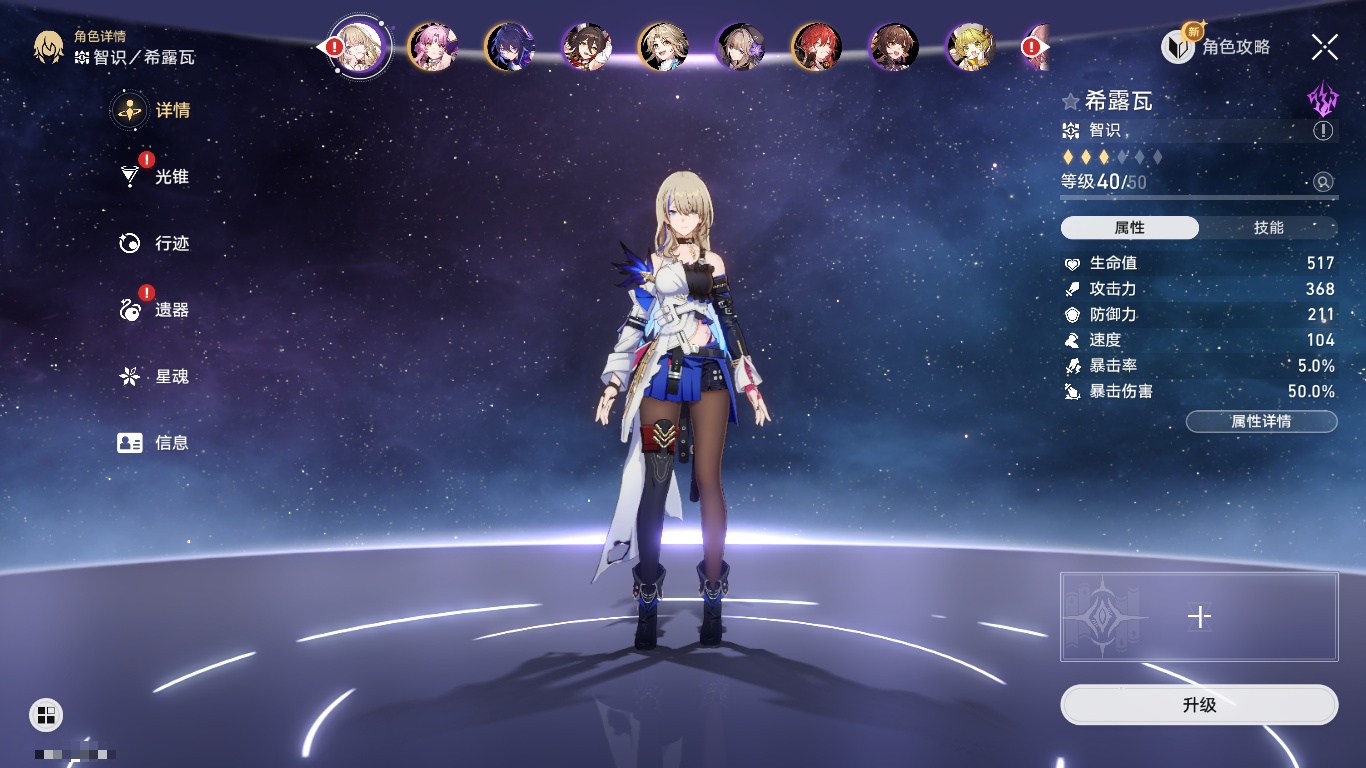Open the 光锥 light cone menu
Image resolution: width=1366 pixels, height=768 pixels.
pos(170,177)
